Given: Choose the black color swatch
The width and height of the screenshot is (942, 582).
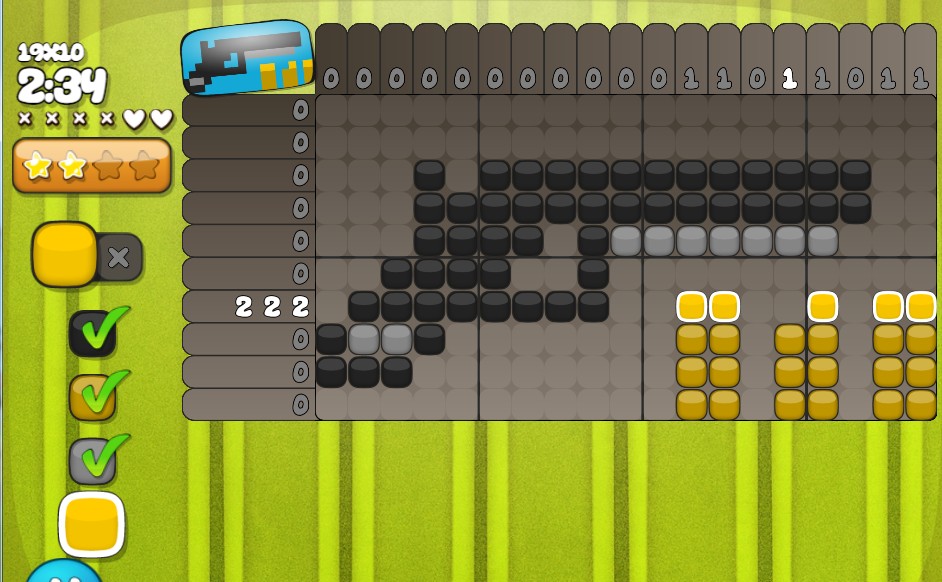Looking at the screenshot, I should (x=92, y=334).
